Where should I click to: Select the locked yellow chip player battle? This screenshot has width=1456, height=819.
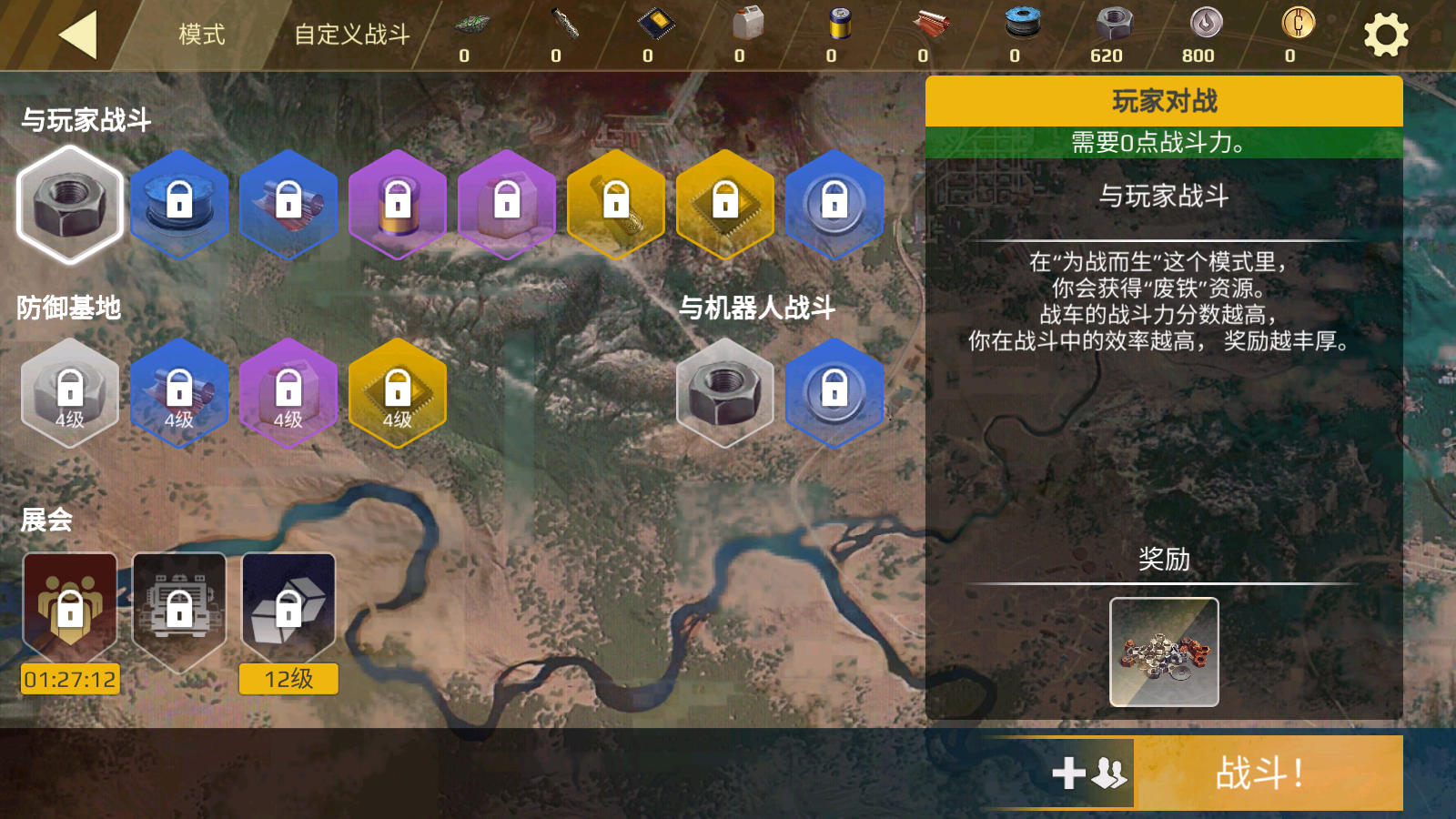[x=725, y=205]
